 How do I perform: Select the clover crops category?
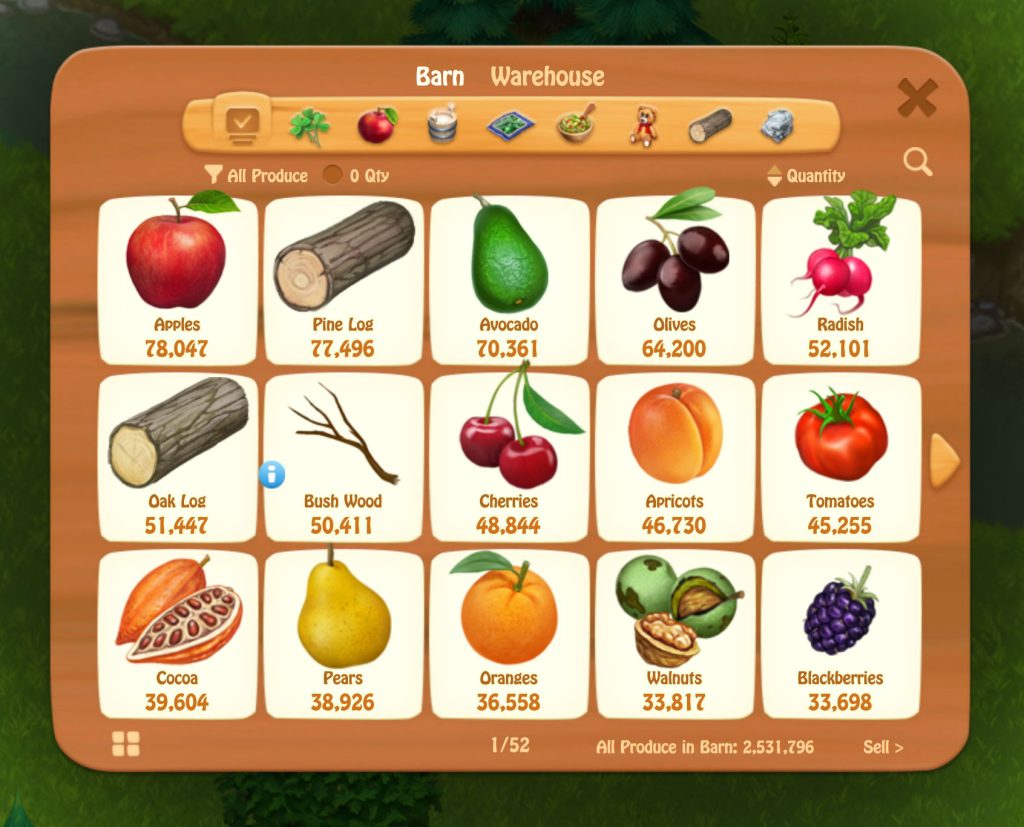308,126
